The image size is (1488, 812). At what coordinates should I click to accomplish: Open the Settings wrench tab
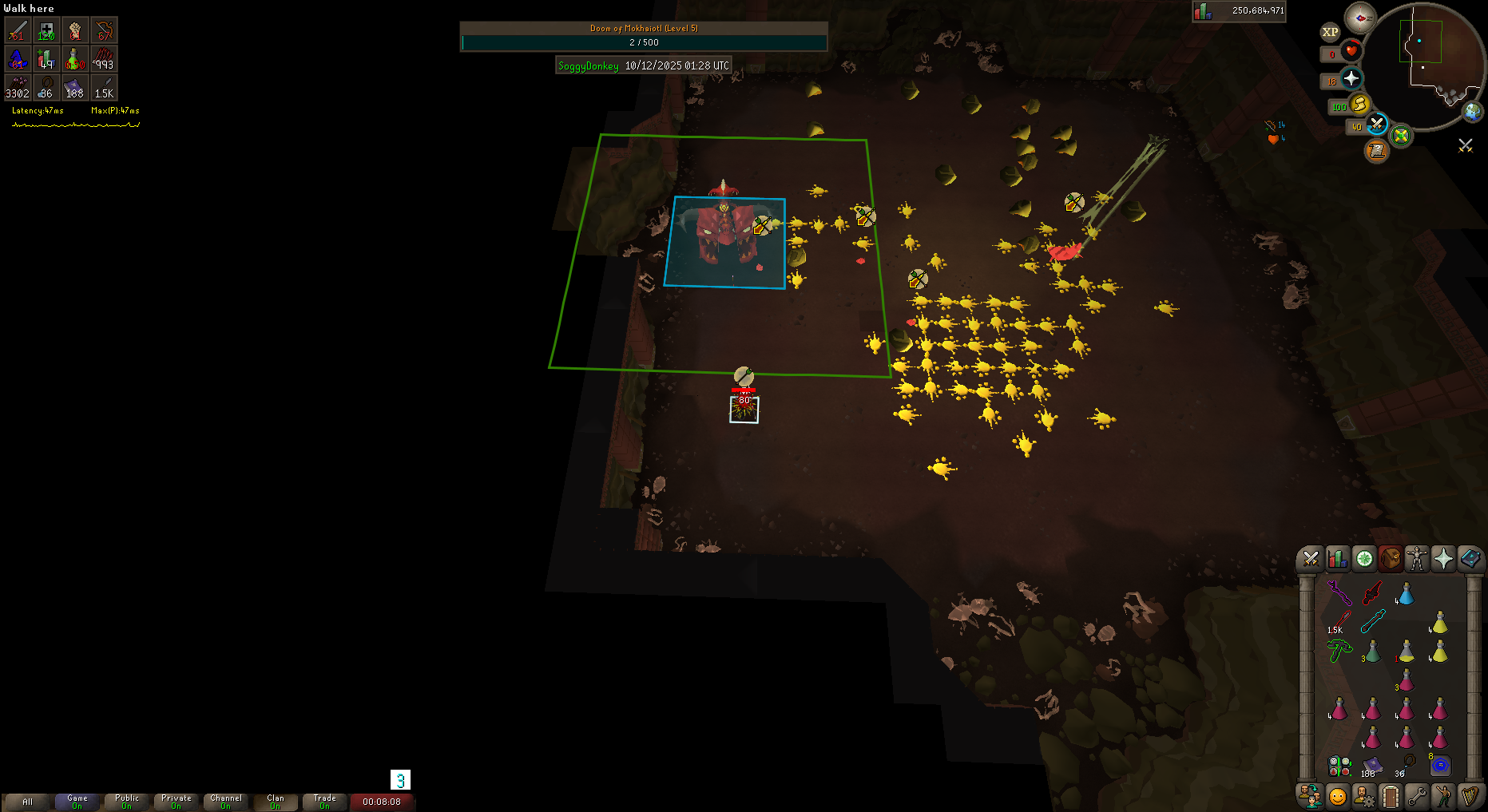pos(1417,796)
